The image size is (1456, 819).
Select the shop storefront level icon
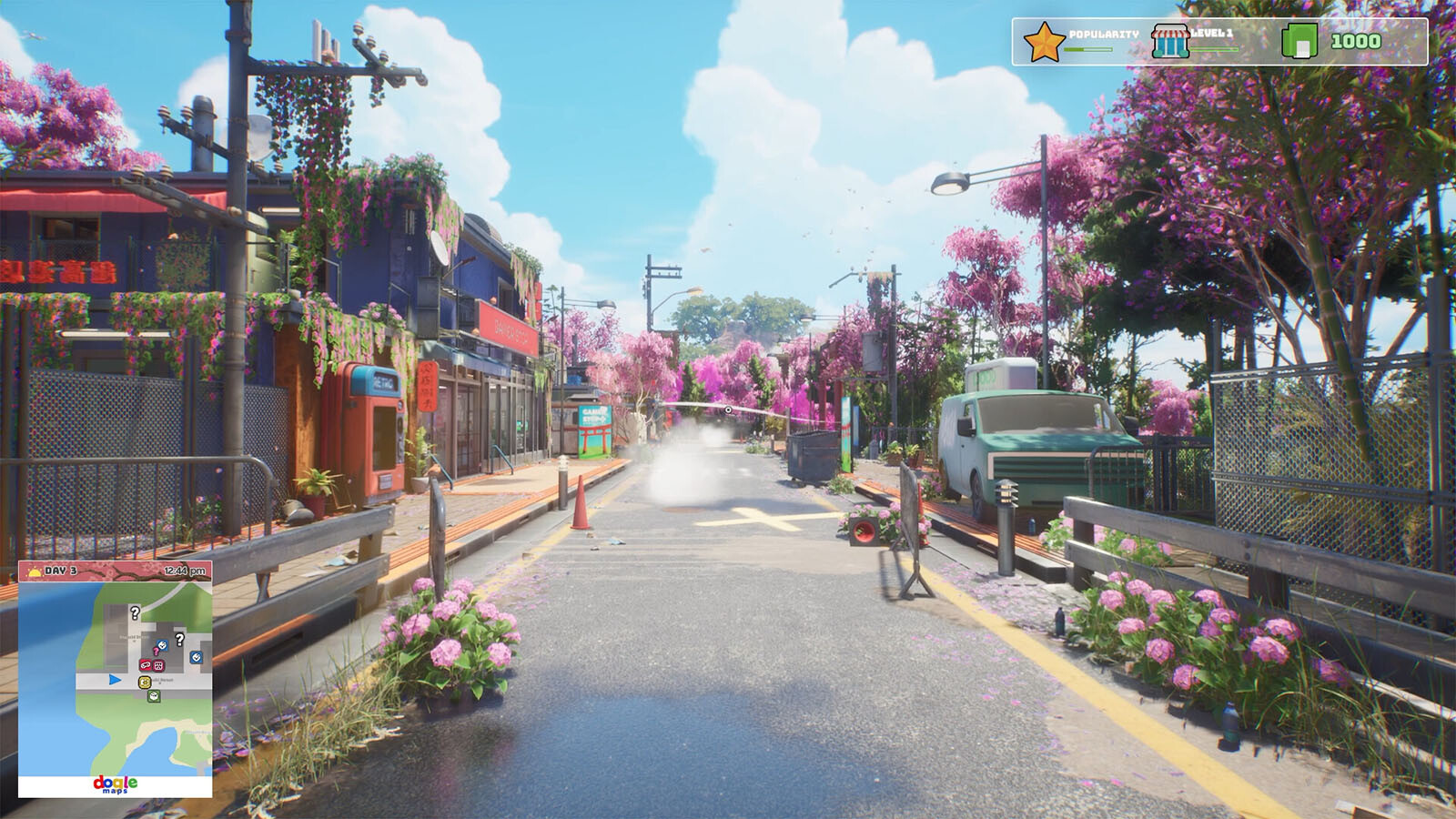click(1170, 42)
